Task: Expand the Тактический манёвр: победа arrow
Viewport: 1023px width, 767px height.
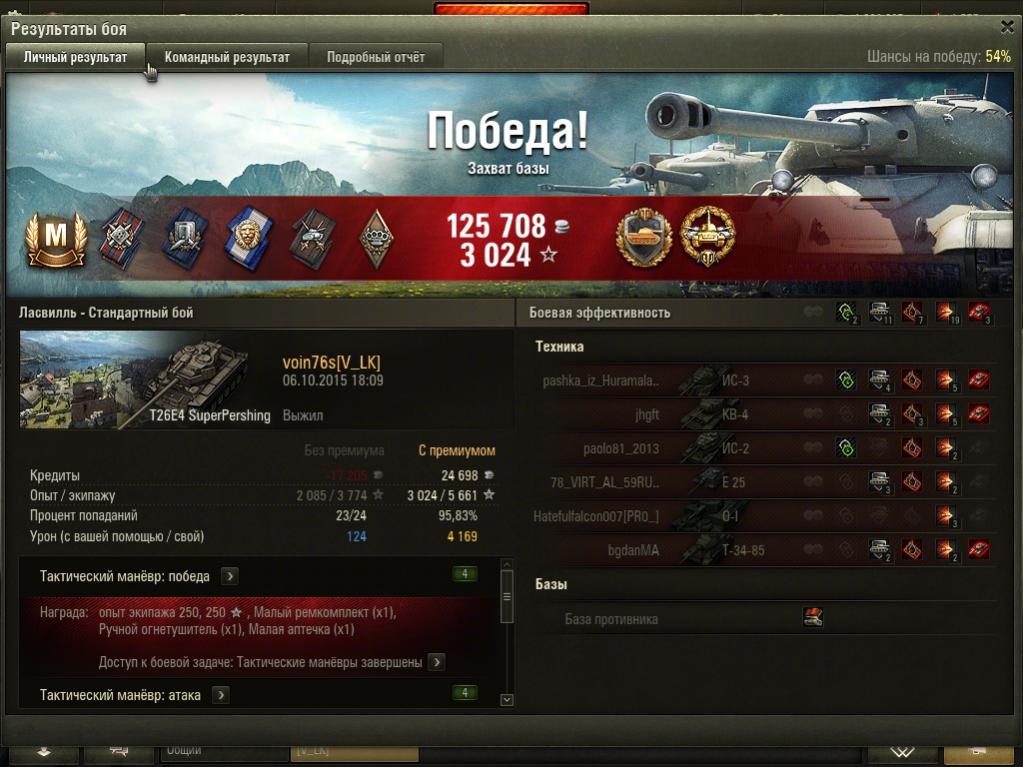Action: [230, 576]
